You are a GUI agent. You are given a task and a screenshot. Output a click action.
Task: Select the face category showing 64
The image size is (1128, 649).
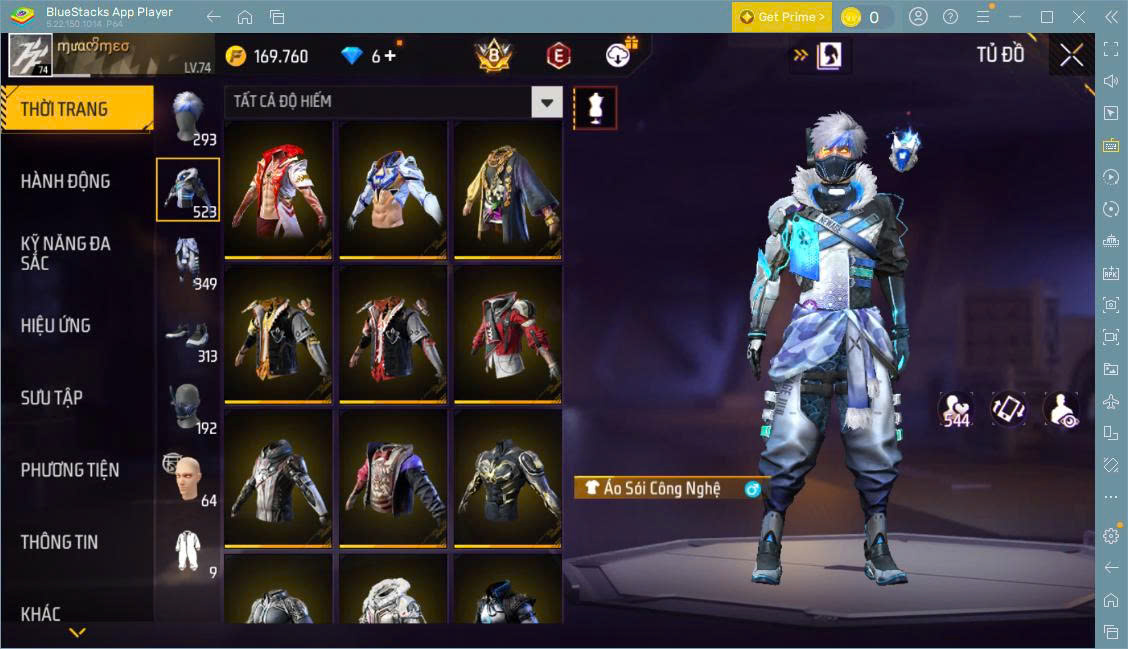coord(188,479)
